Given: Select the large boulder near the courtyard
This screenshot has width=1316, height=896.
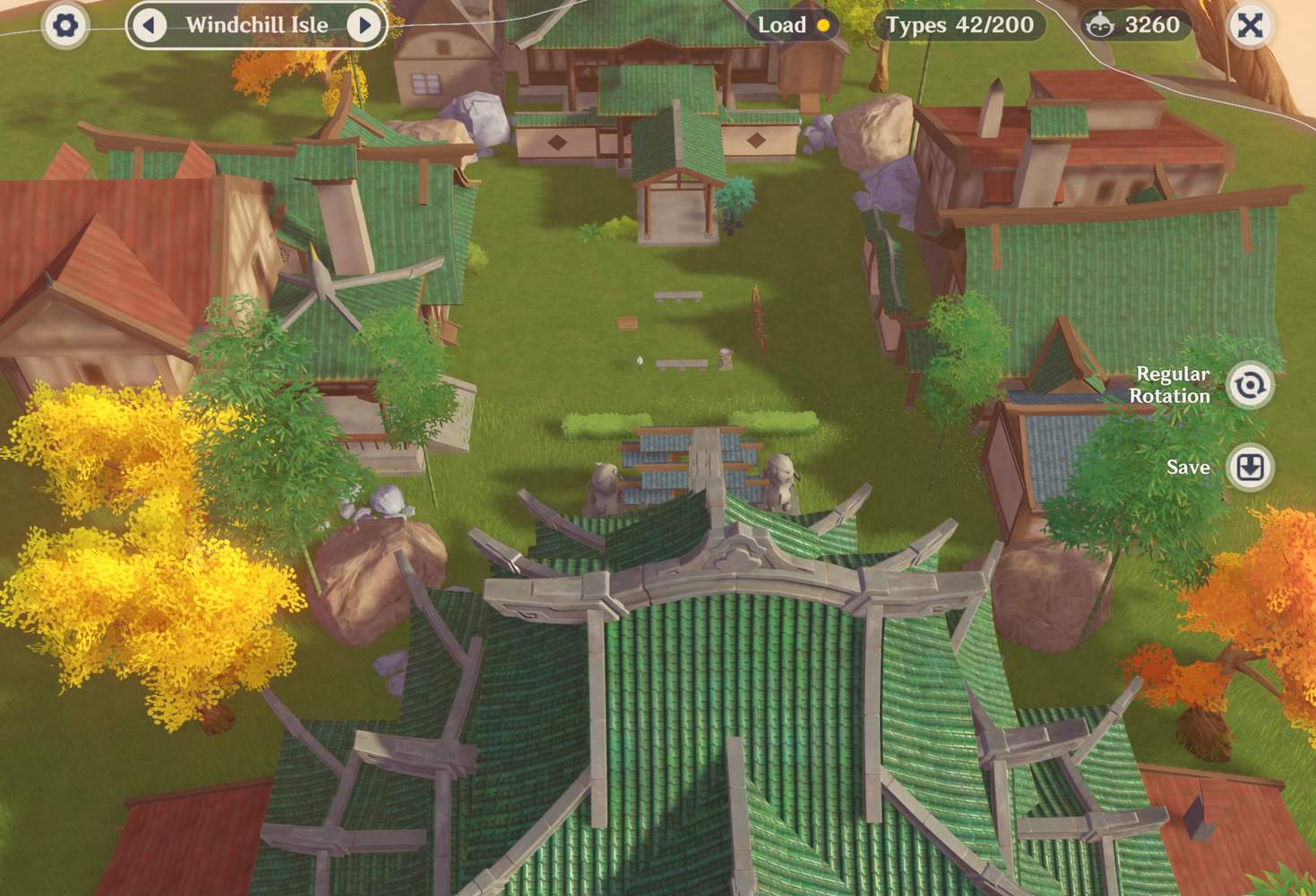Looking at the screenshot, I should (376, 564).
